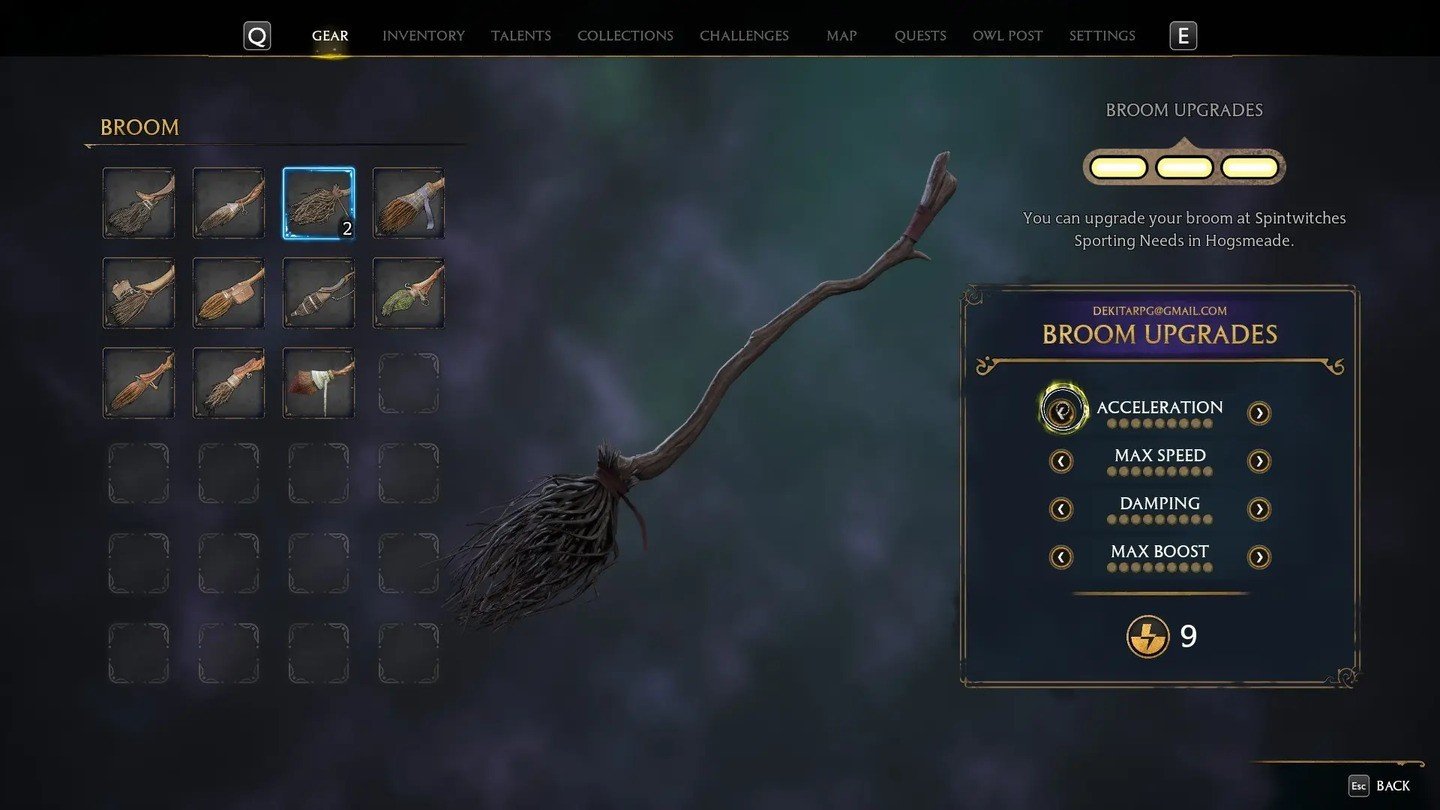Switch to the Quests tab

click(920, 36)
